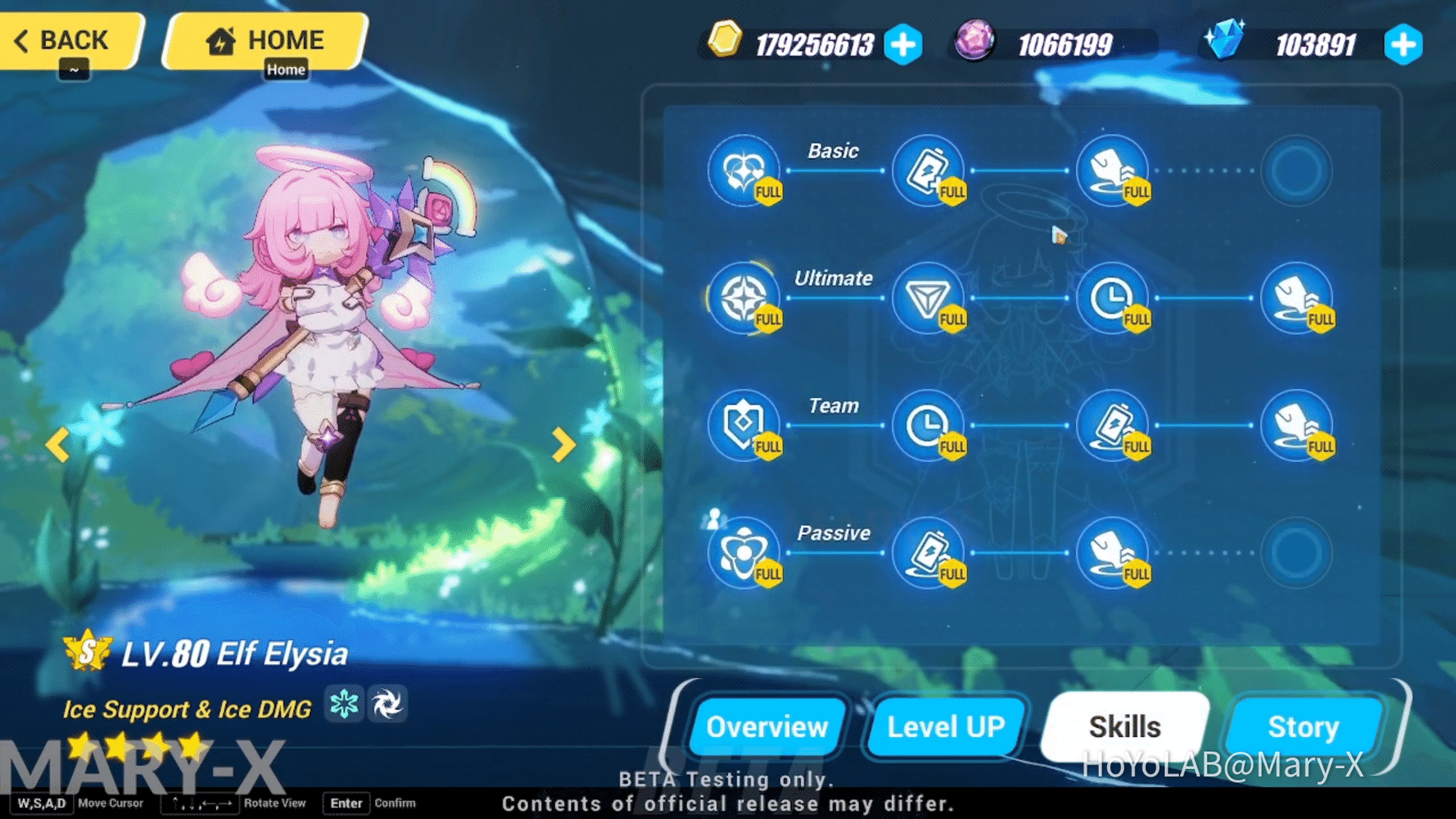Select the triangle skill icon in the Ultimate row
This screenshot has width=1456, height=819.
click(928, 297)
